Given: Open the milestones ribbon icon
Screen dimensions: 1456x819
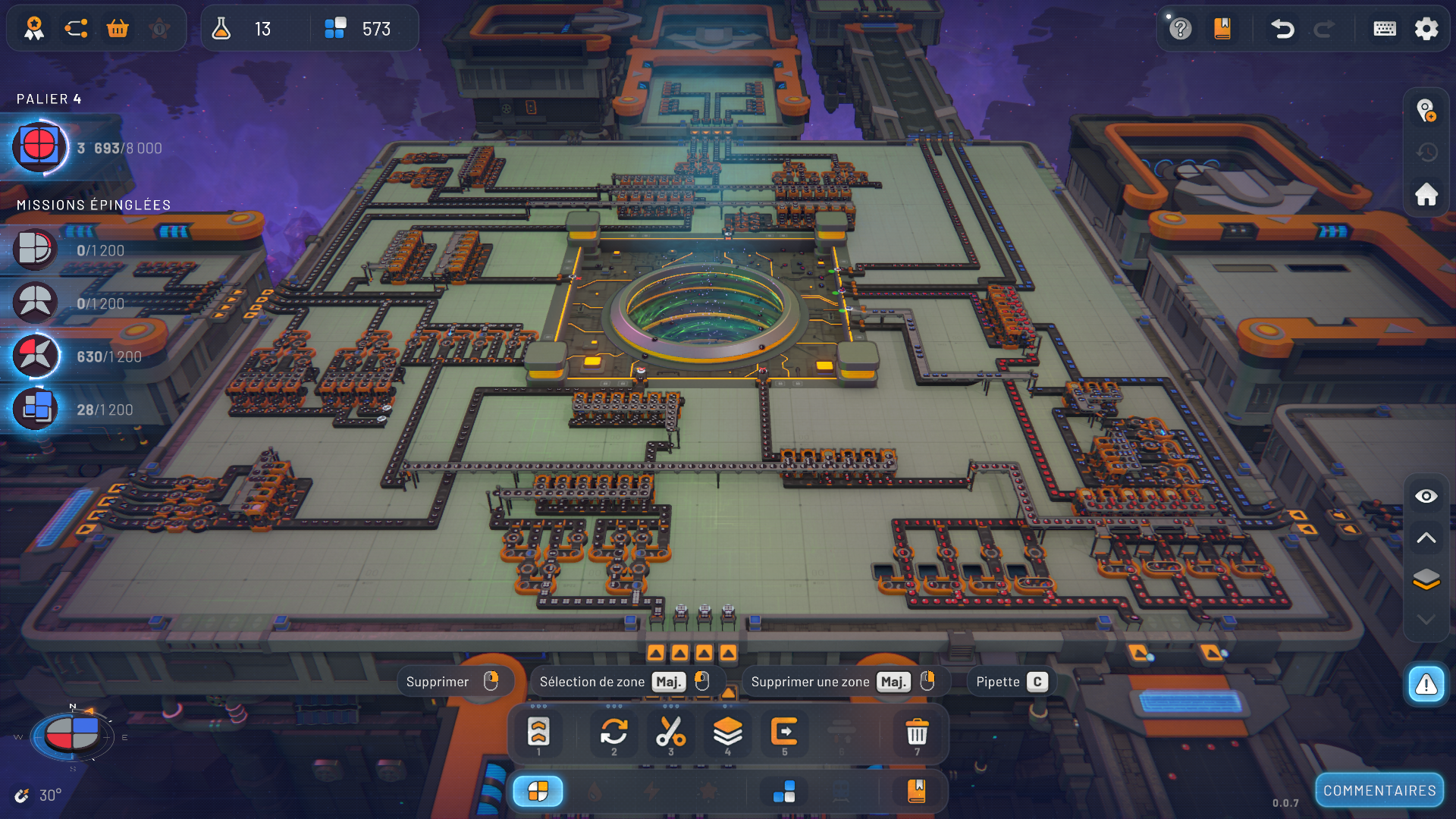Looking at the screenshot, I should coord(34,29).
